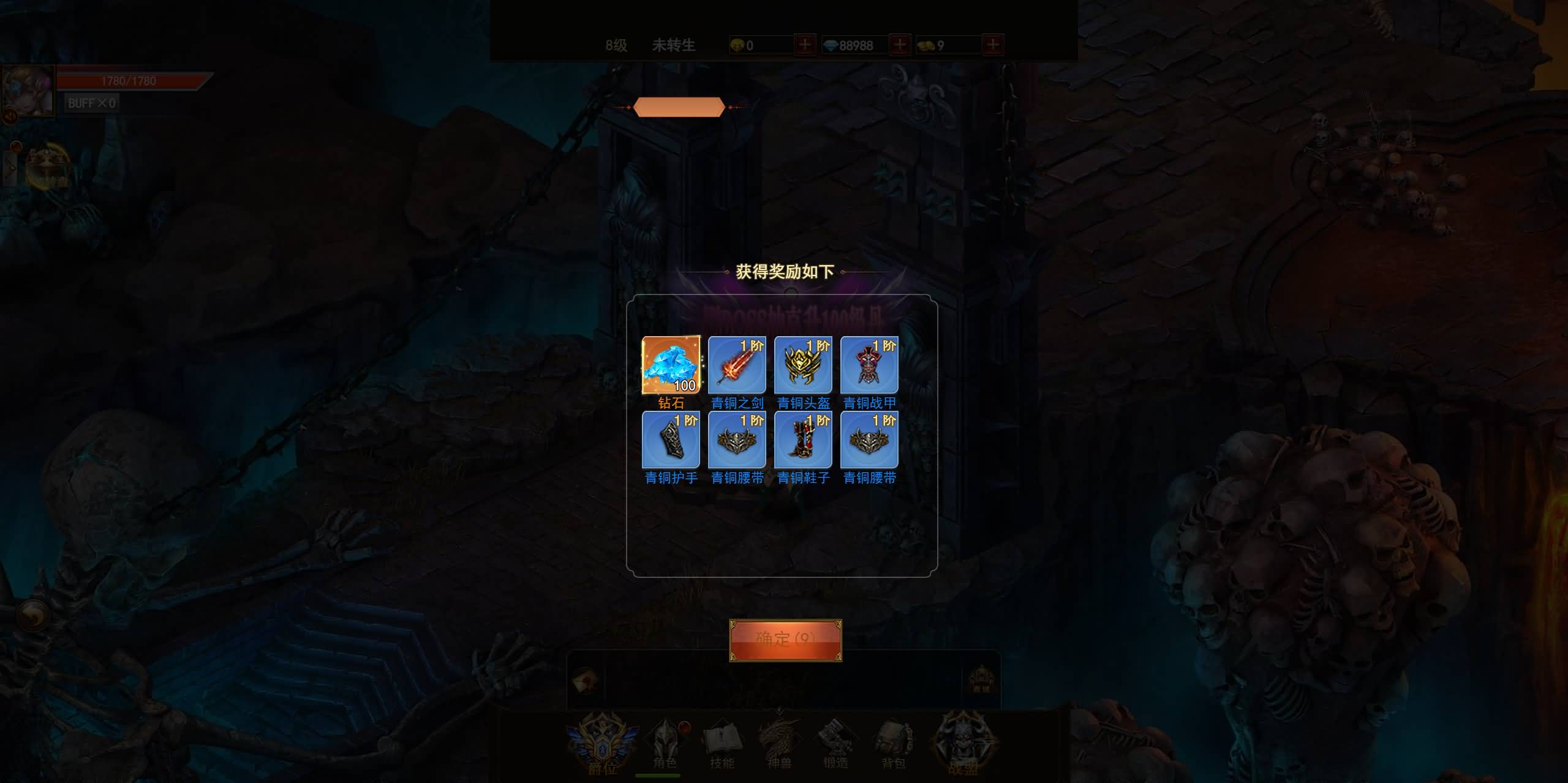Image resolution: width=1568 pixels, height=783 pixels.
Task: Toggle the sound speaker icon
Action: (x=9, y=116)
